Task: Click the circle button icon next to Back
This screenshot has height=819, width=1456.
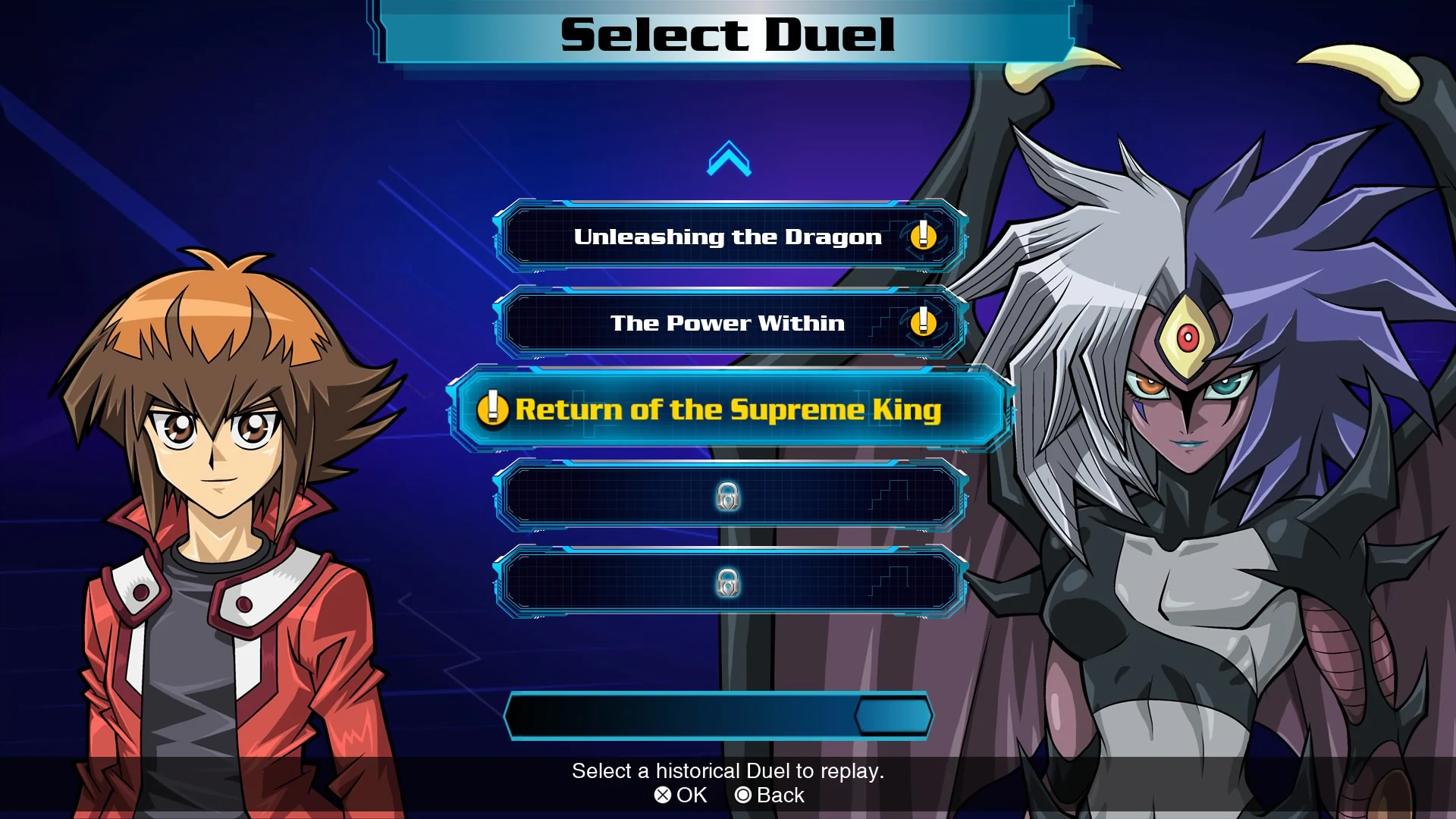Action: pyautogui.click(x=745, y=795)
